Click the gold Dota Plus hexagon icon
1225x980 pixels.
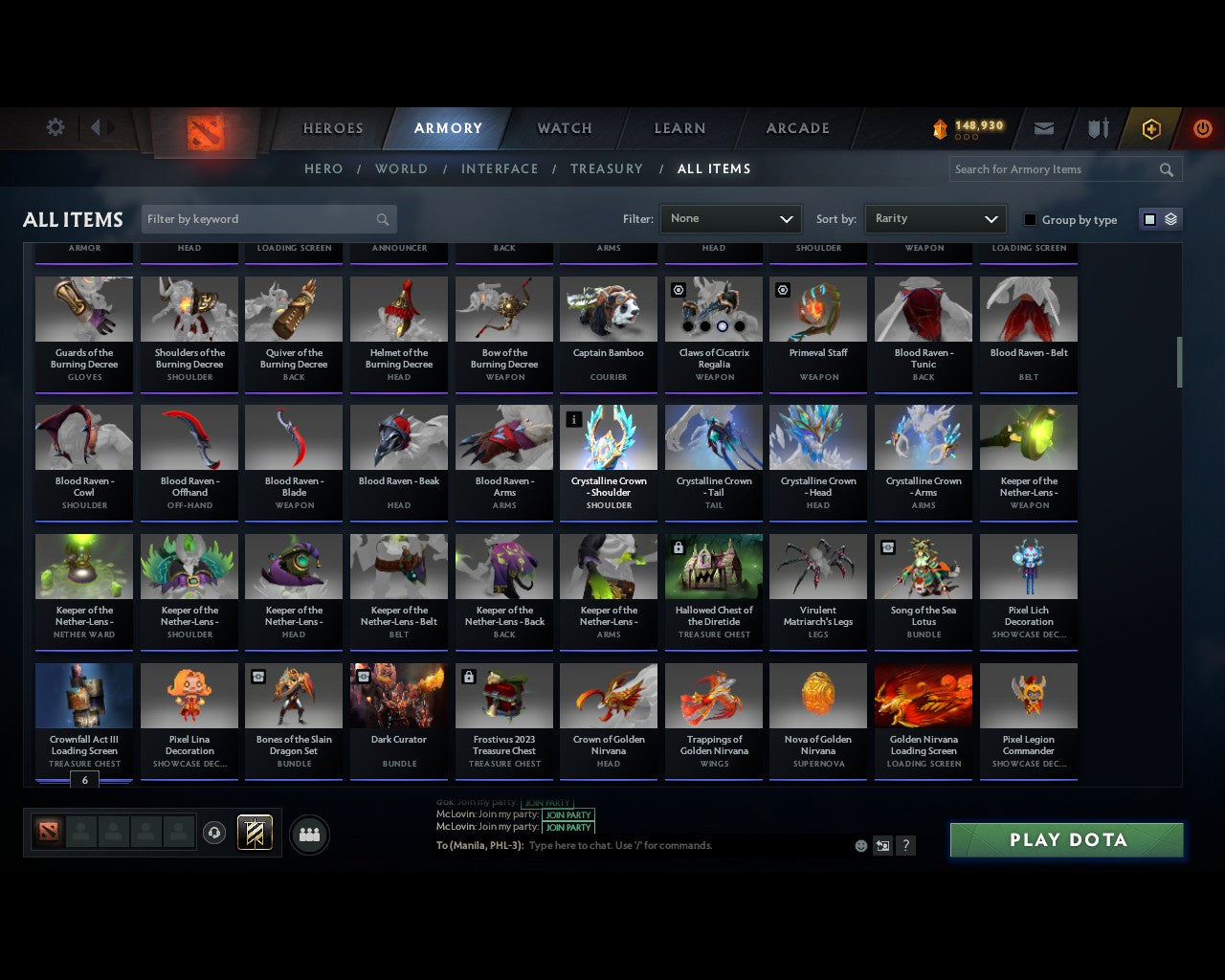[x=1150, y=127]
